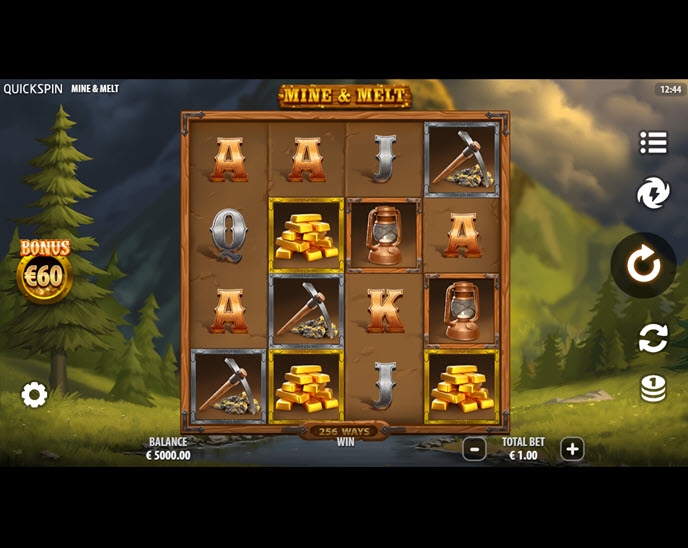The image size is (688, 548).
Task: Spin the reels with the circular arrow button
Action: coord(643,265)
